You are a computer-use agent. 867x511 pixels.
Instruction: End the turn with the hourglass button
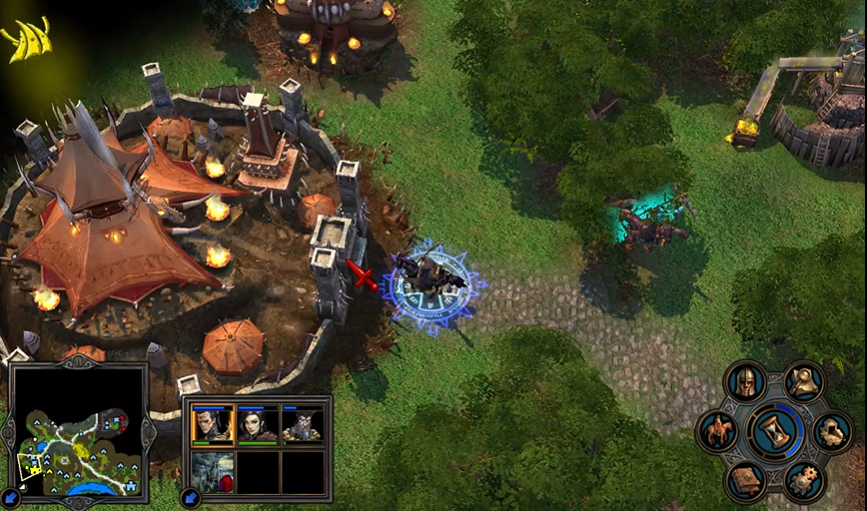(776, 432)
